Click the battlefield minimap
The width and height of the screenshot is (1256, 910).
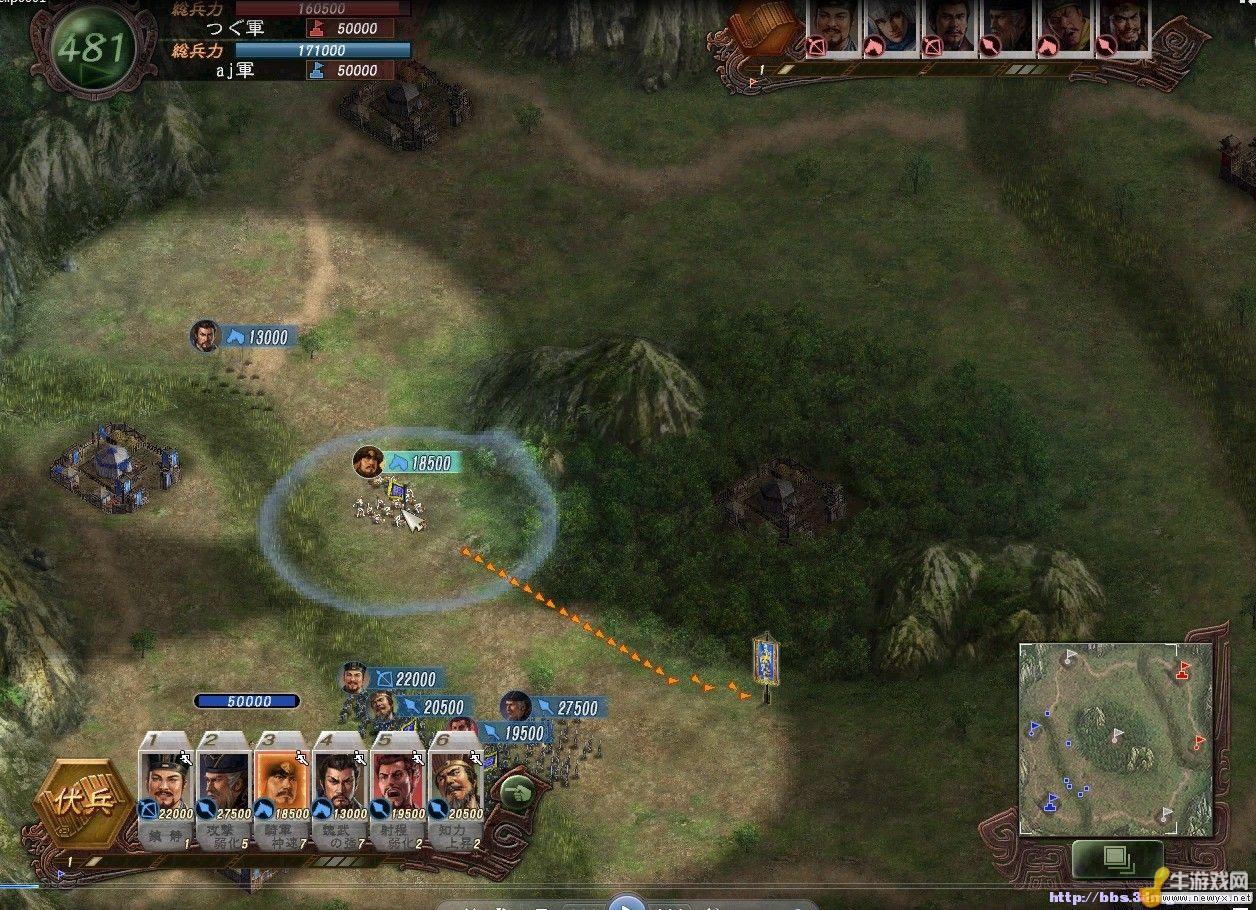click(x=1114, y=738)
